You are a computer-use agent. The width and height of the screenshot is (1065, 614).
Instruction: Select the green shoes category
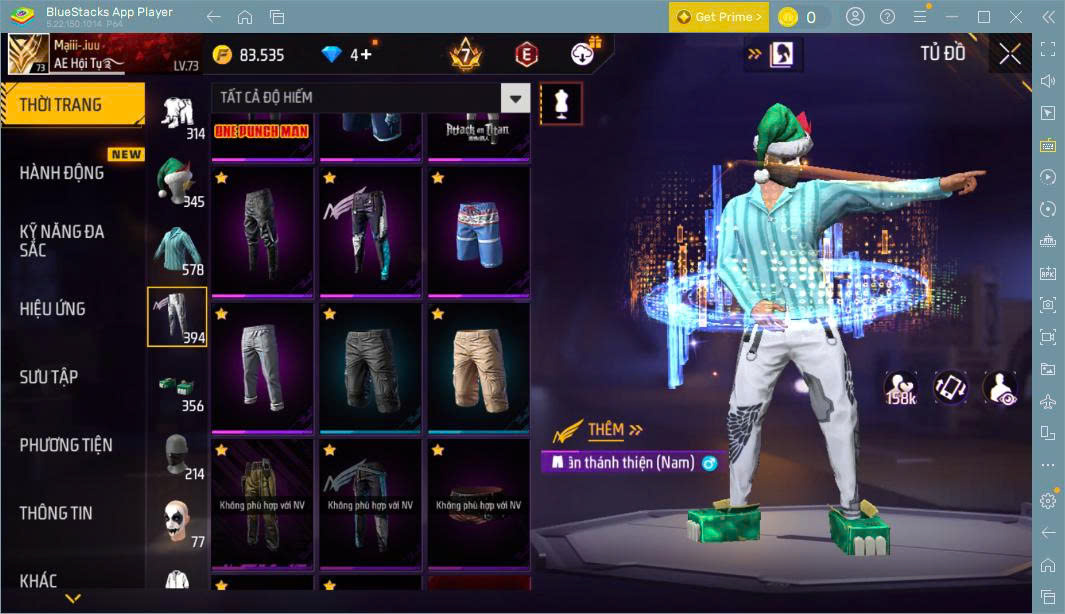[177, 385]
